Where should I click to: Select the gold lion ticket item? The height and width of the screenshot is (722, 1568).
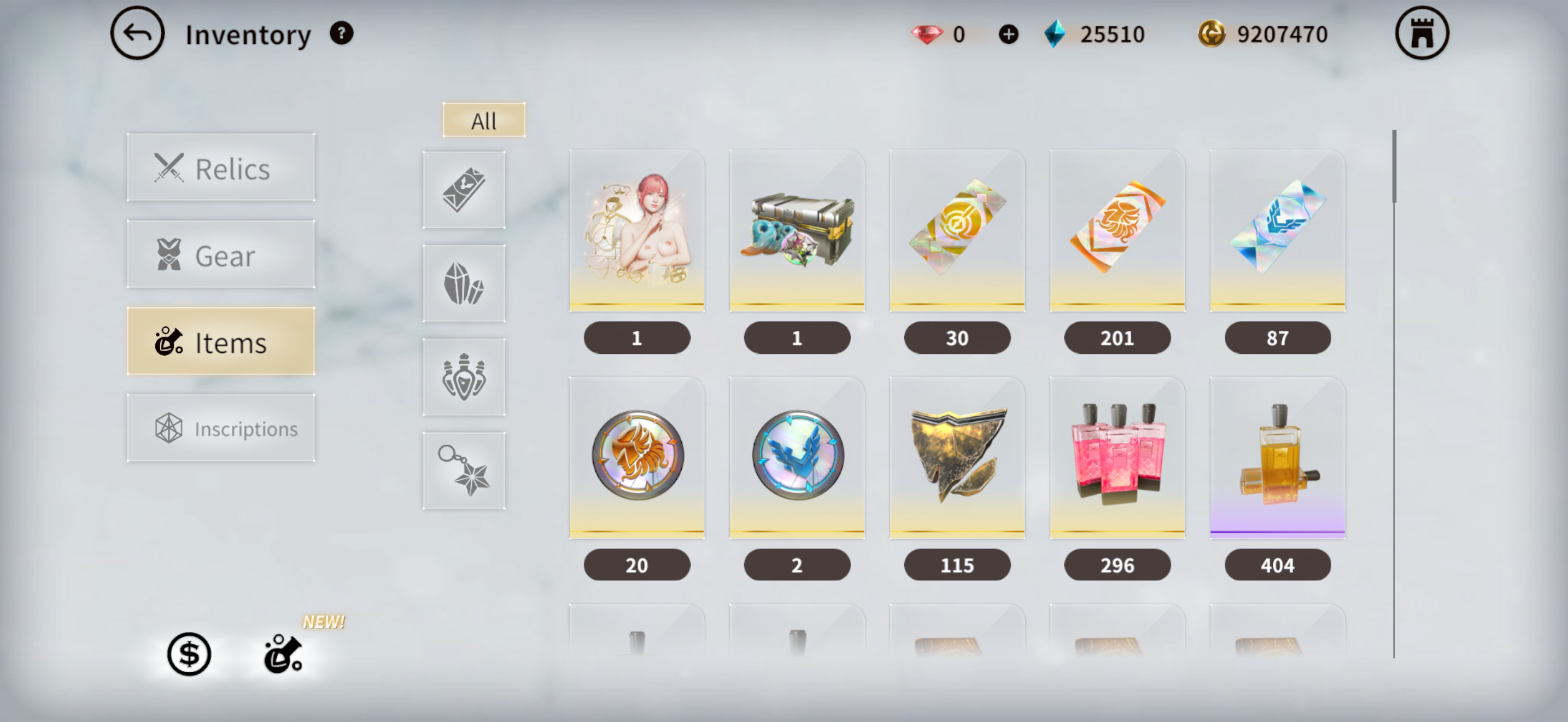click(1117, 231)
